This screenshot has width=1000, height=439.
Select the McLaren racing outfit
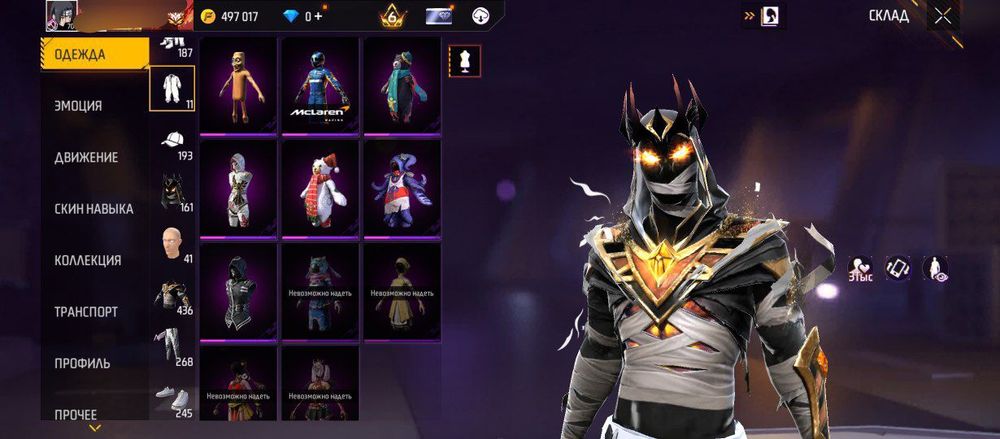[x=320, y=85]
